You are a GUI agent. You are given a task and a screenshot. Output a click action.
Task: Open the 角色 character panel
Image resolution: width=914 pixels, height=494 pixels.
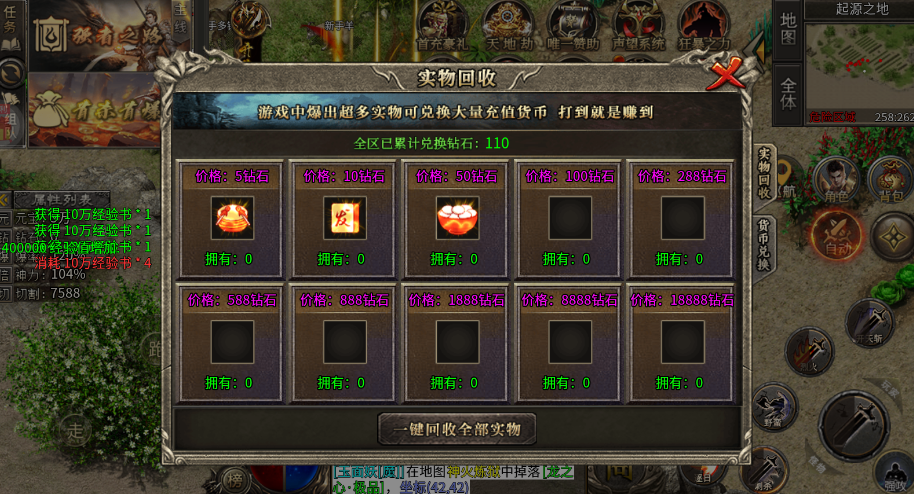pyautogui.click(x=834, y=182)
